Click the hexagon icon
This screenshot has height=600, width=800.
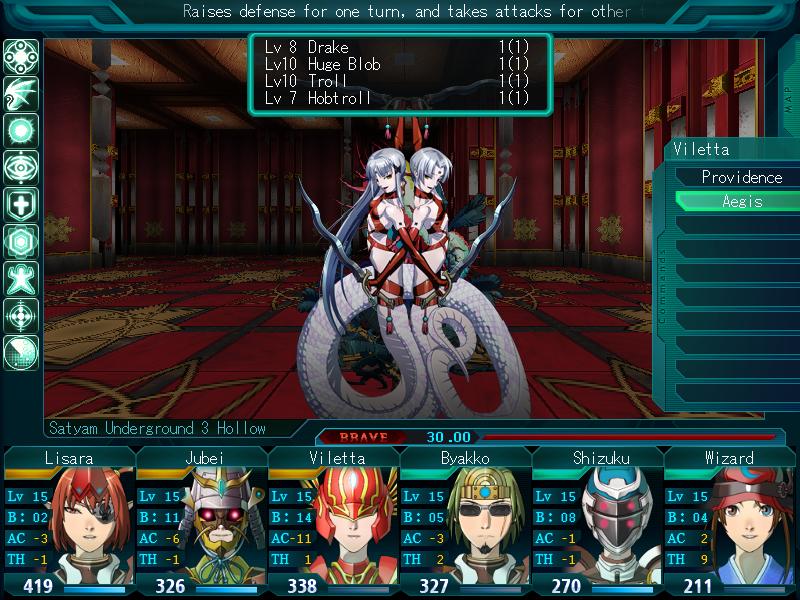point(21,241)
